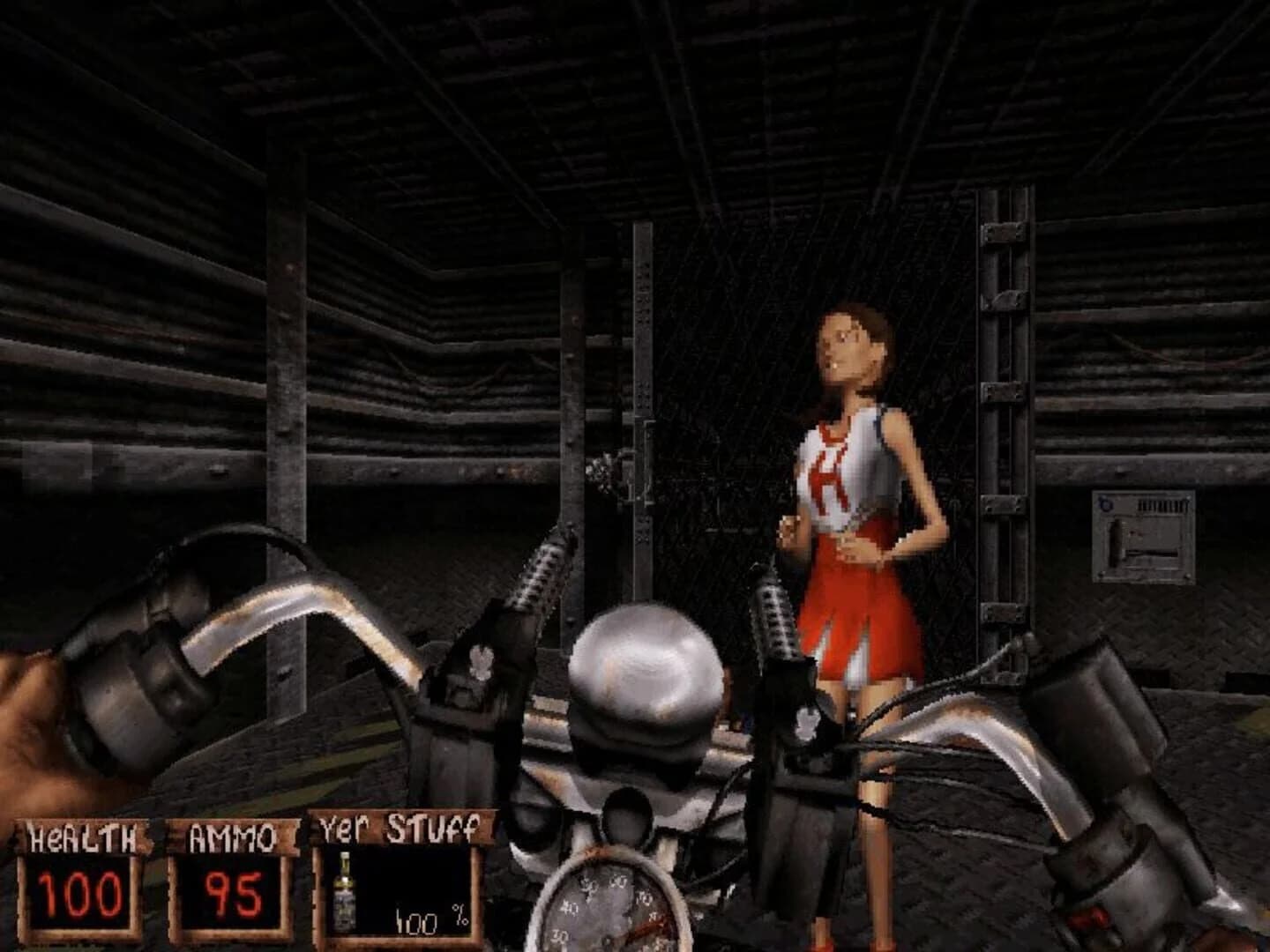Click the slot opening of the wall dispenser
1270x952 pixels.
pyautogui.click(x=1152, y=554)
